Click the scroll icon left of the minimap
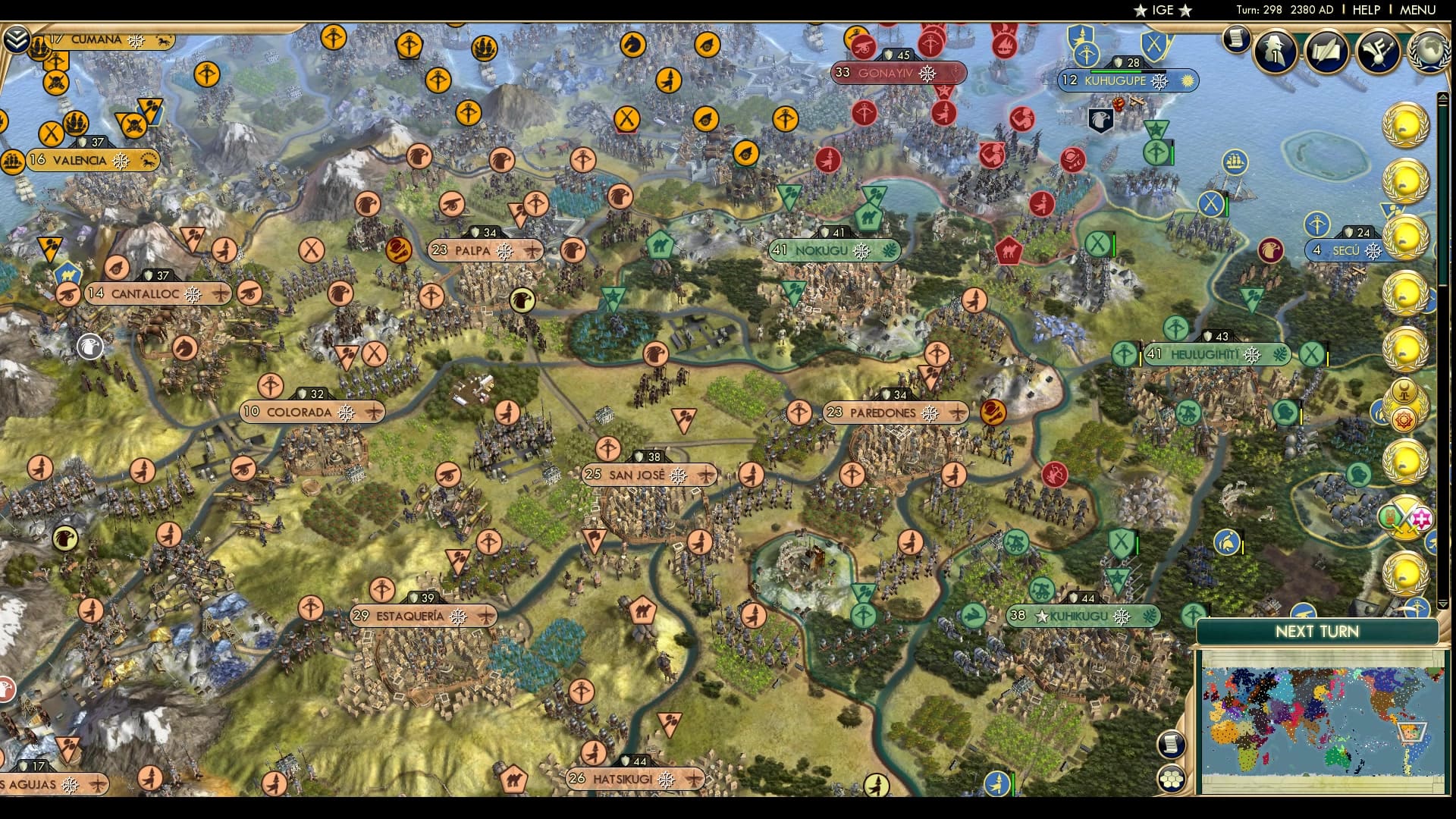The image size is (1456, 819). pyautogui.click(x=1171, y=745)
